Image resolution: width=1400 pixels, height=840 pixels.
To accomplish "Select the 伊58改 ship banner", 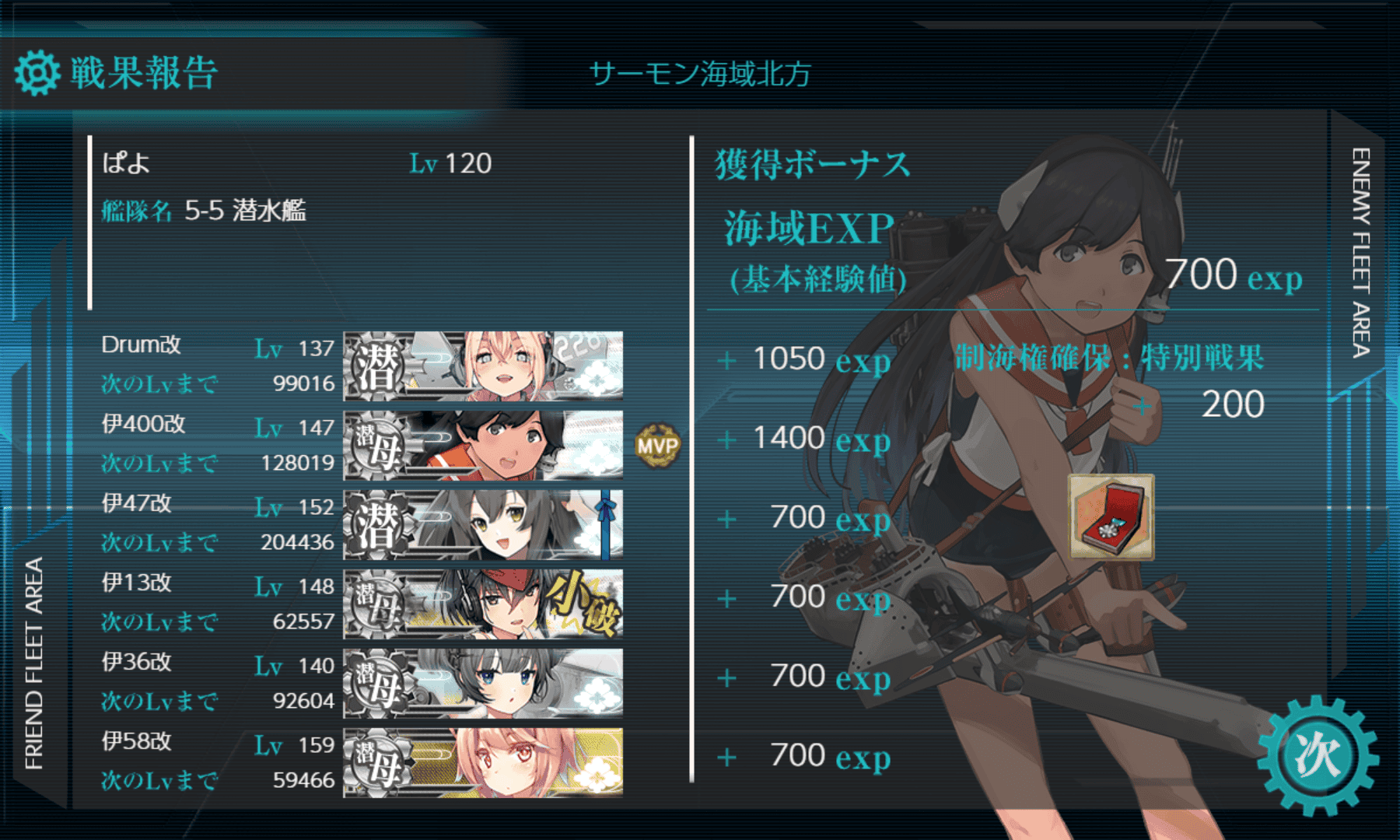I will tap(483, 762).
